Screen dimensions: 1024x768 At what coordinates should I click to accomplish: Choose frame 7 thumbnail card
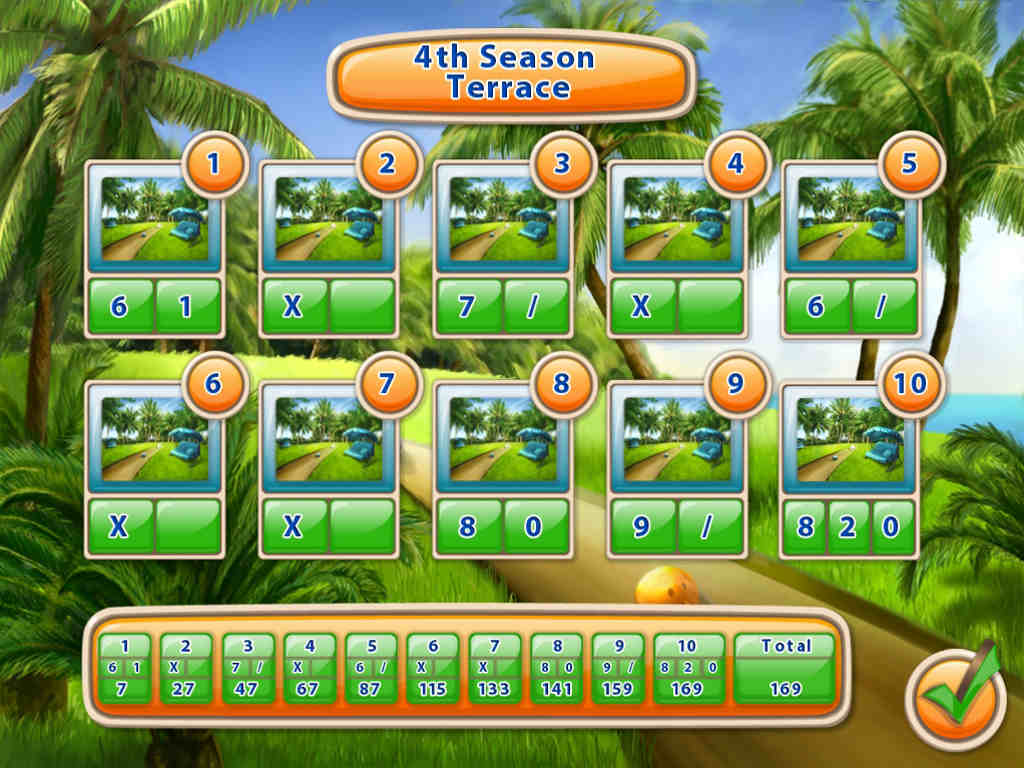[x=328, y=440]
